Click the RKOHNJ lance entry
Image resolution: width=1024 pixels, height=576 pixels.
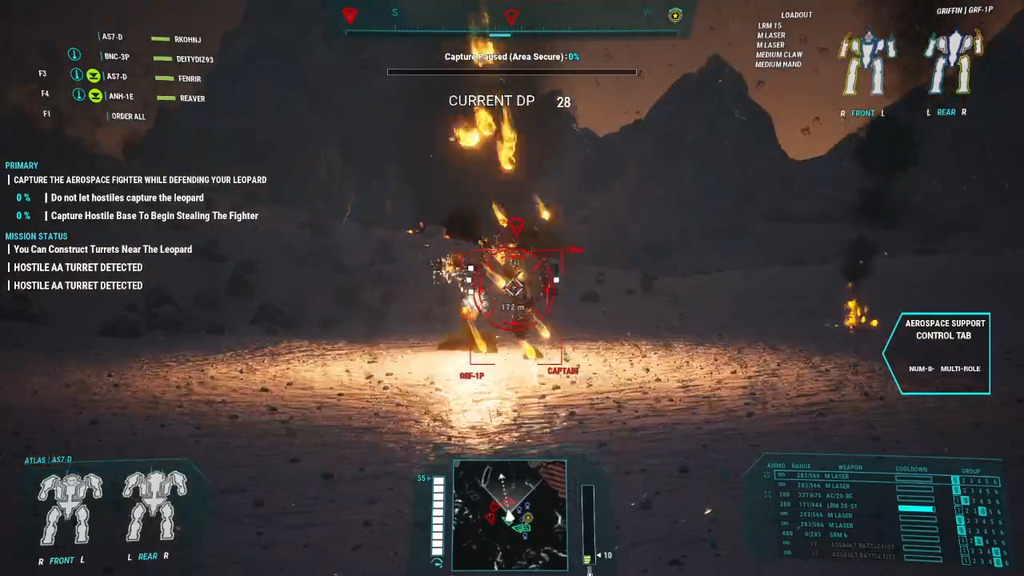click(x=187, y=40)
